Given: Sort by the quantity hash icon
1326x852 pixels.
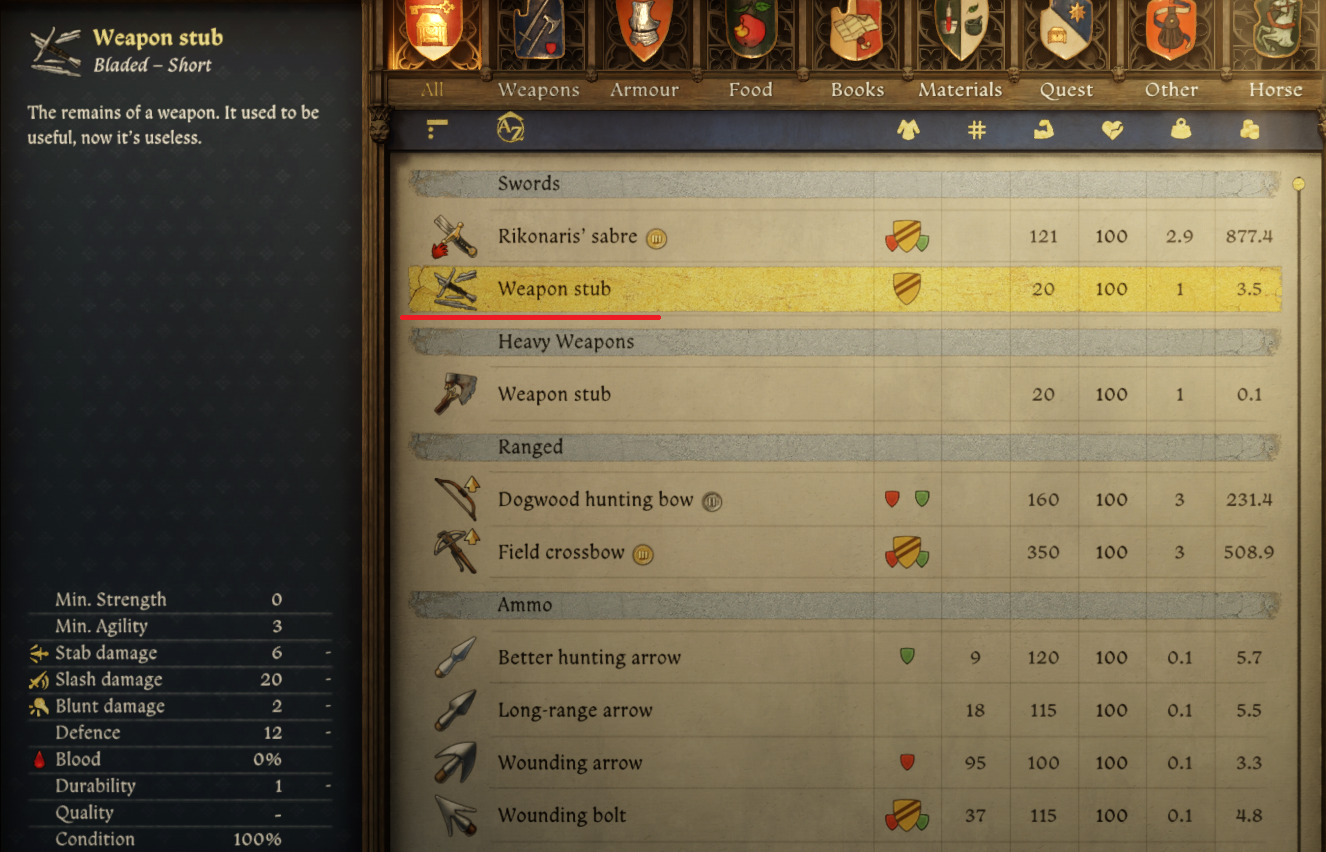Looking at the screenshot, I should (976, 129).
